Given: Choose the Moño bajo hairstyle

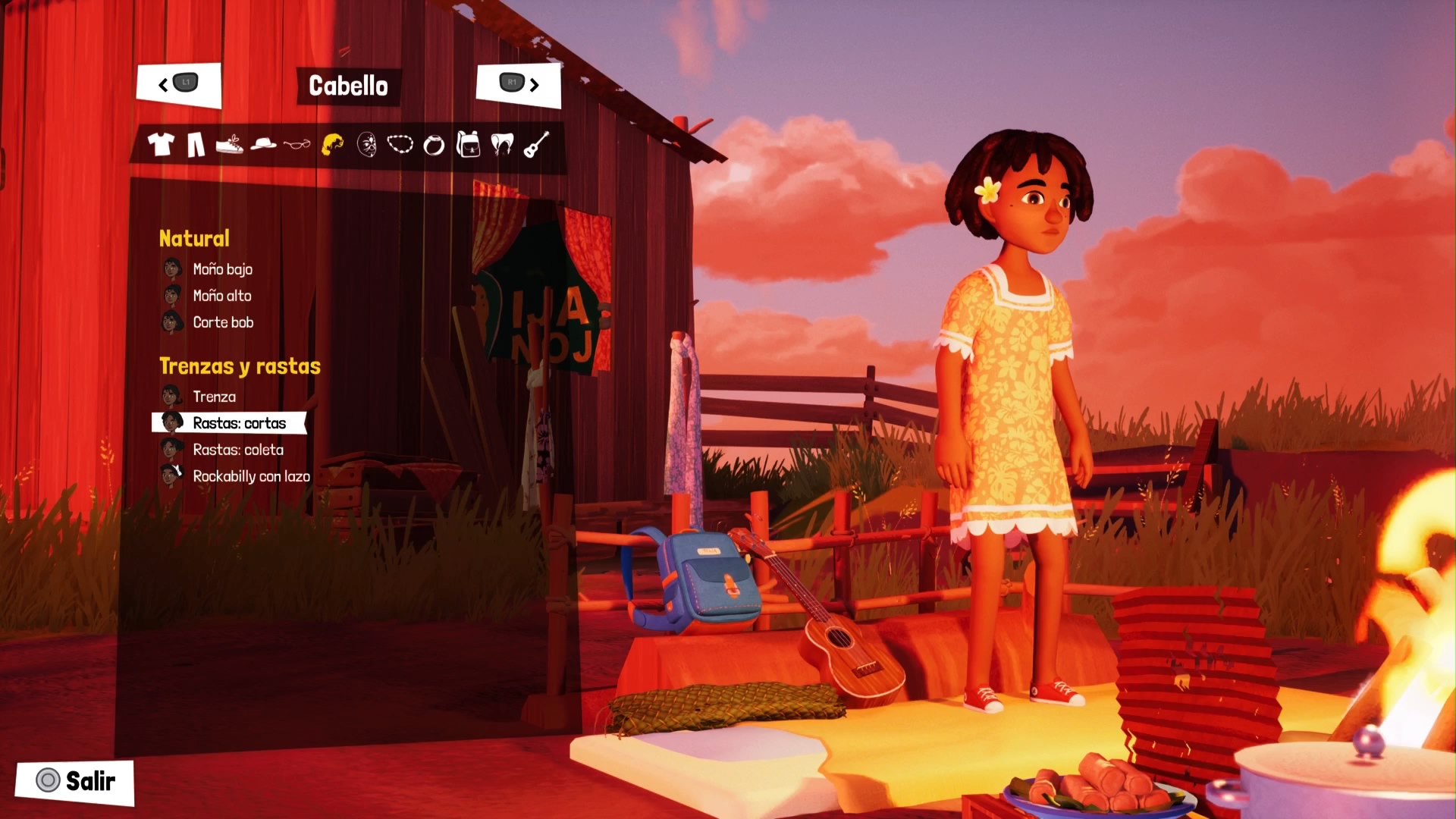Looking at the screenshot, I should pos(222,269).
